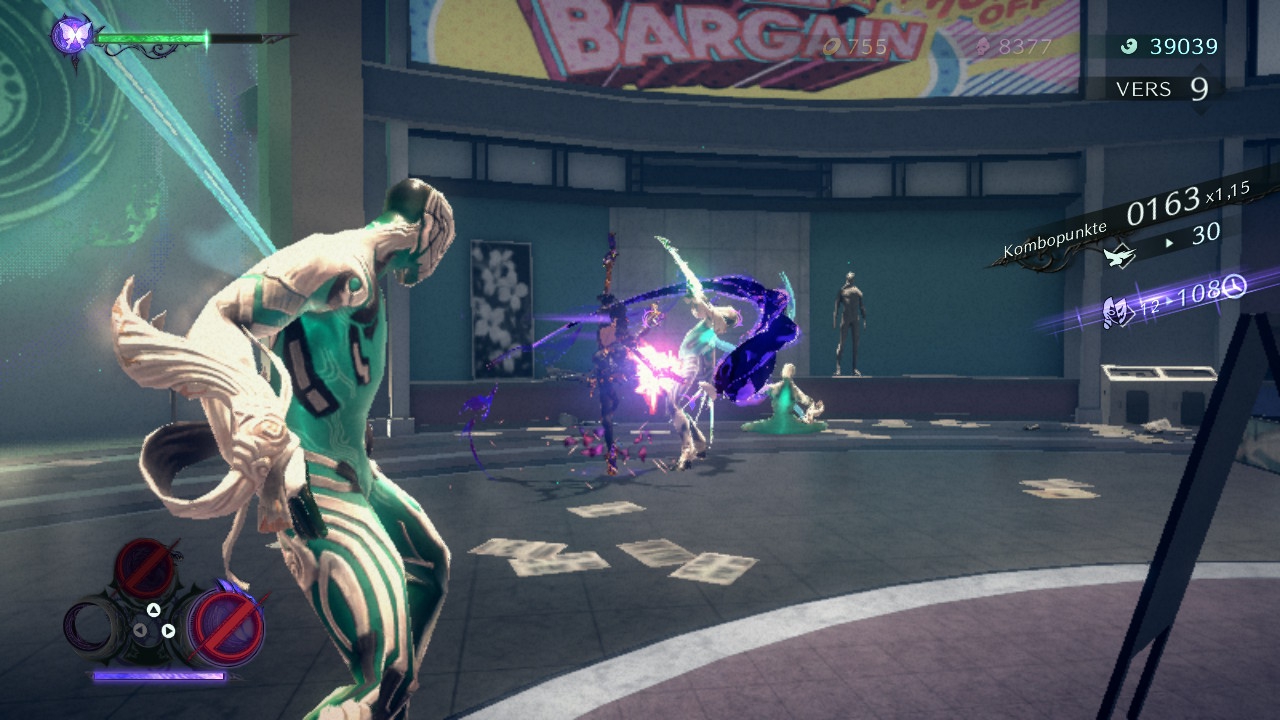Click the purple butterfly emblem

click(71, 36)
